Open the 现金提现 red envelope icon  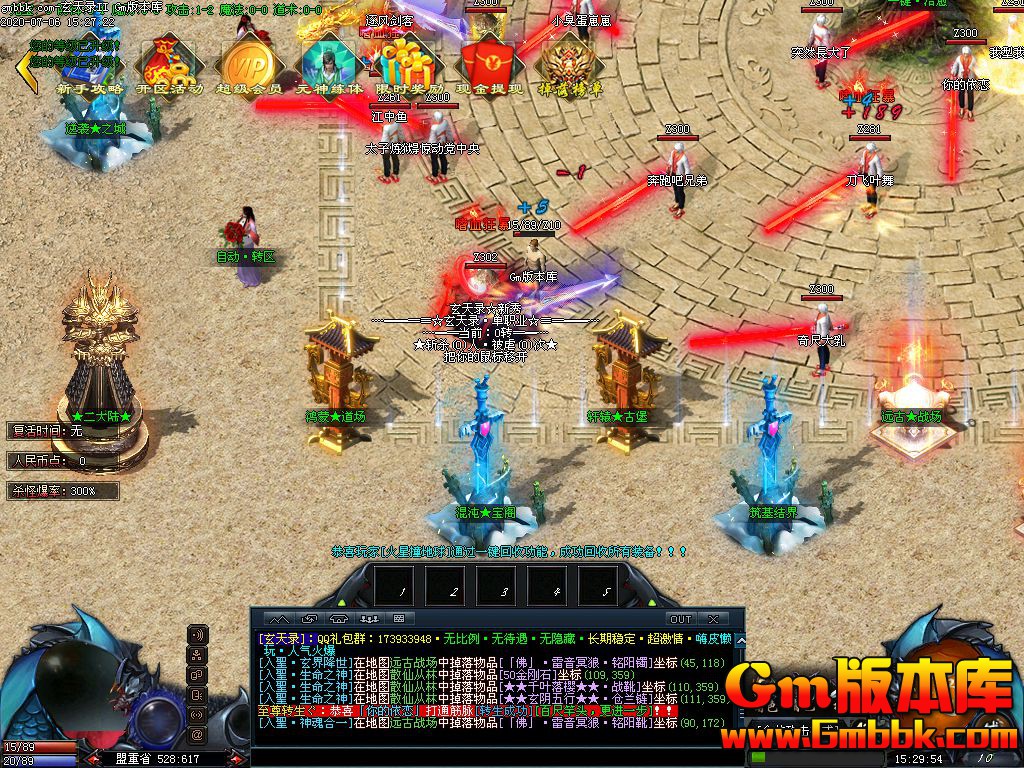click(489, 67)
